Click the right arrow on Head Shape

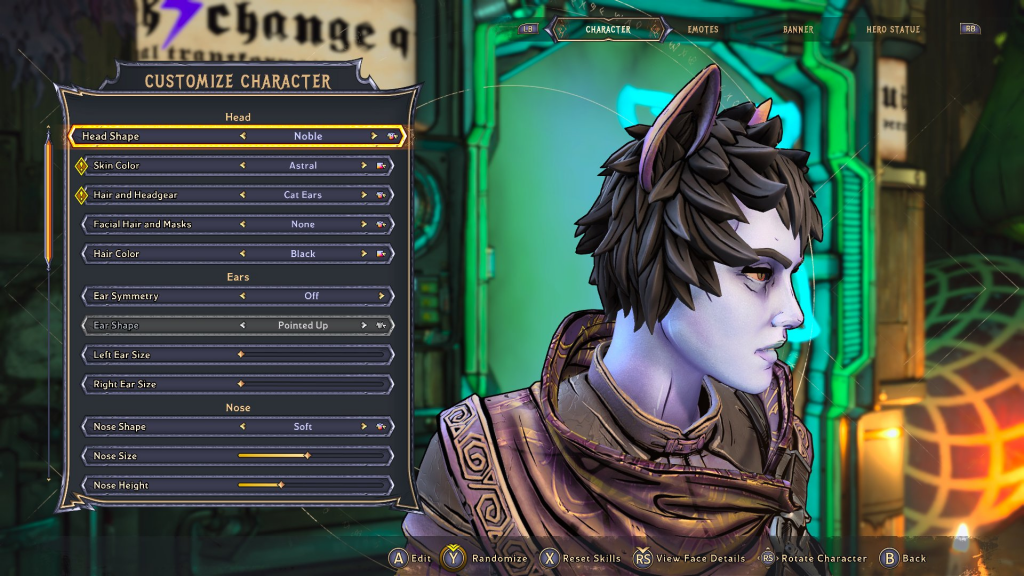[x=374, y=136]
